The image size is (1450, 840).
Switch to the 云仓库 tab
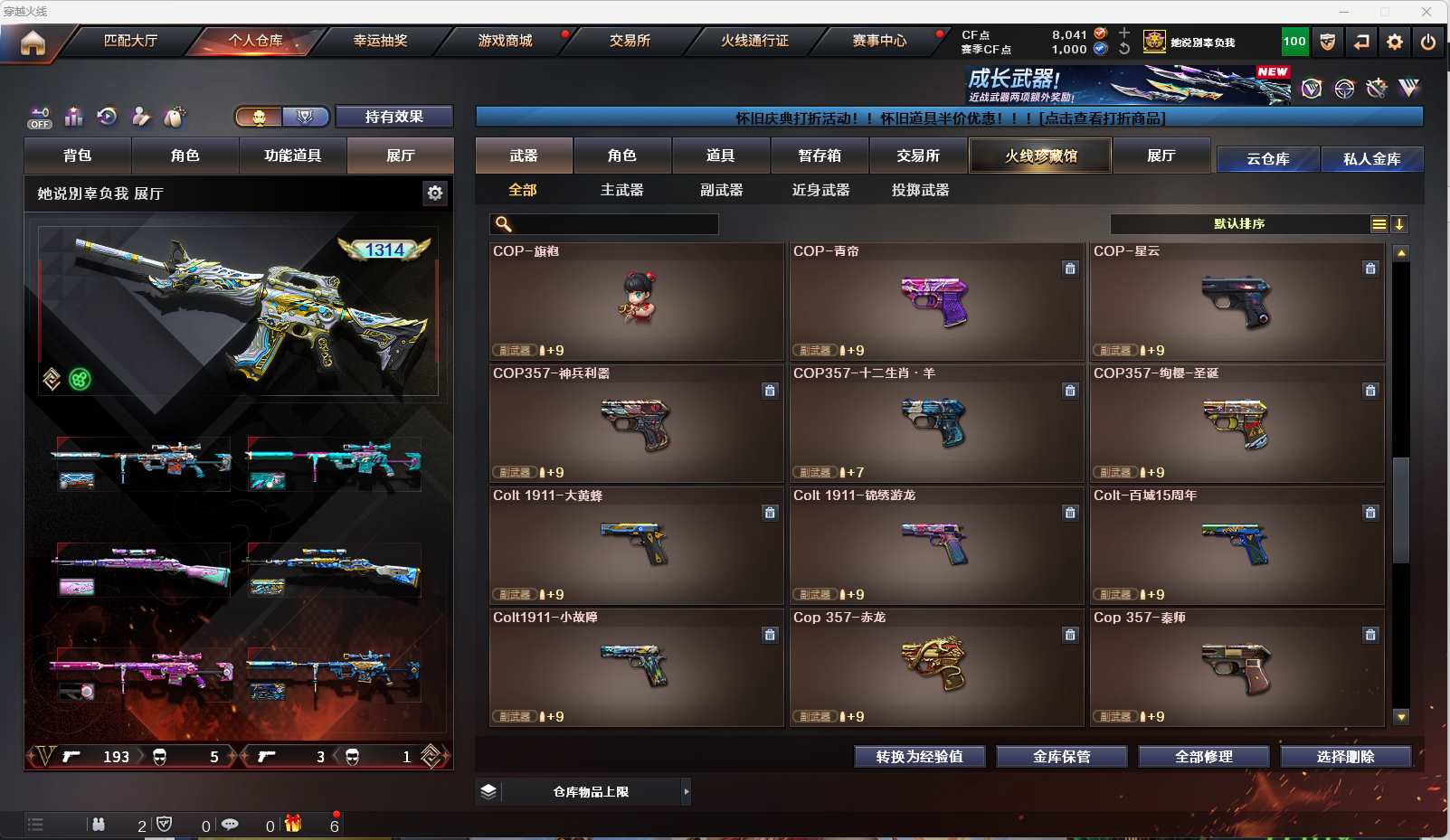1267,159
